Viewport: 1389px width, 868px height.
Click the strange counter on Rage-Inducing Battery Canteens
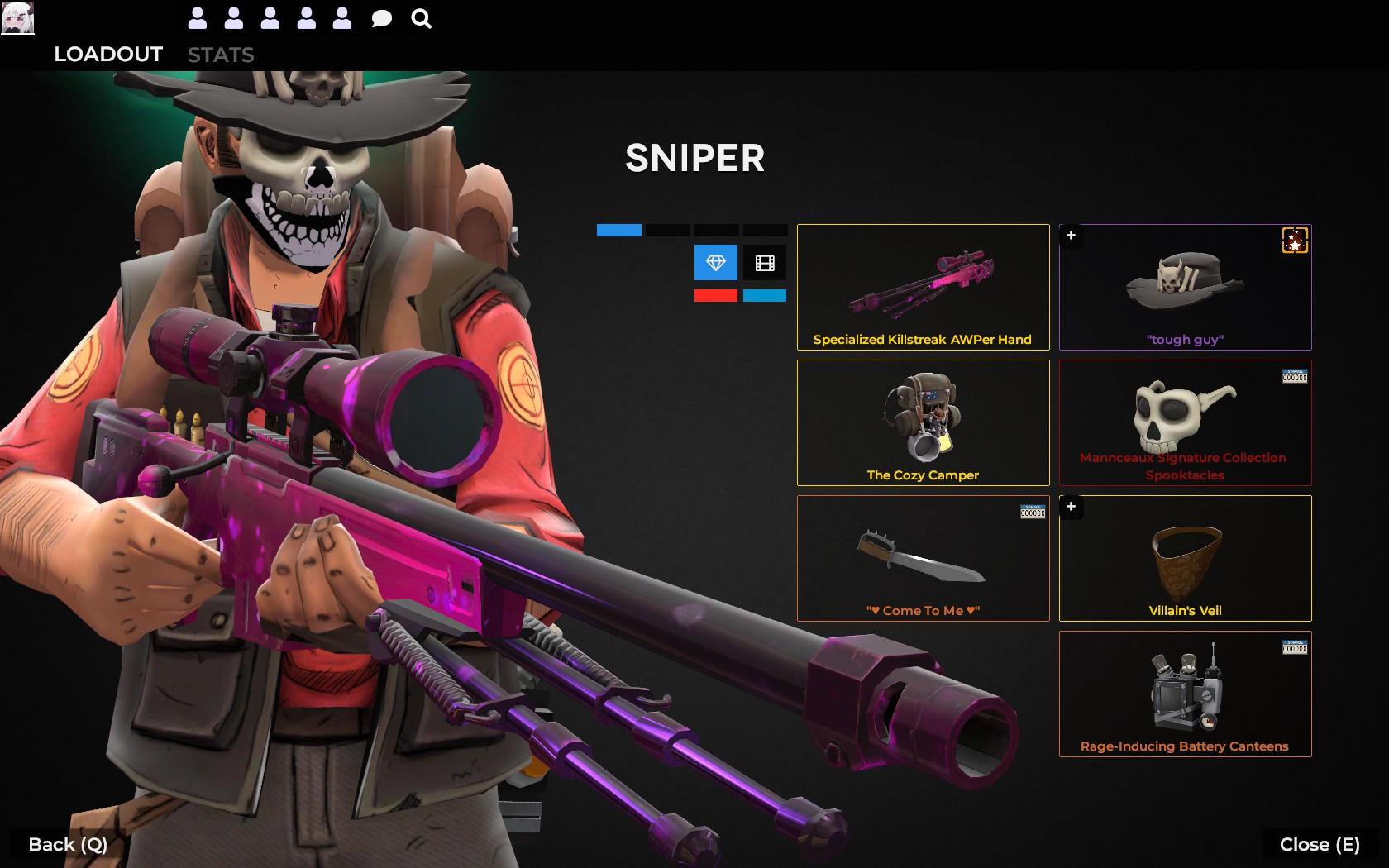click(x=1296, y=646)
